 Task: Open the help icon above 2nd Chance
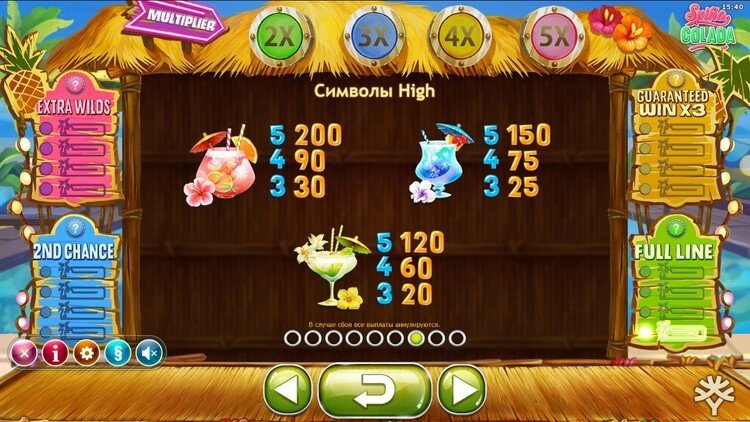coord(74,228)
